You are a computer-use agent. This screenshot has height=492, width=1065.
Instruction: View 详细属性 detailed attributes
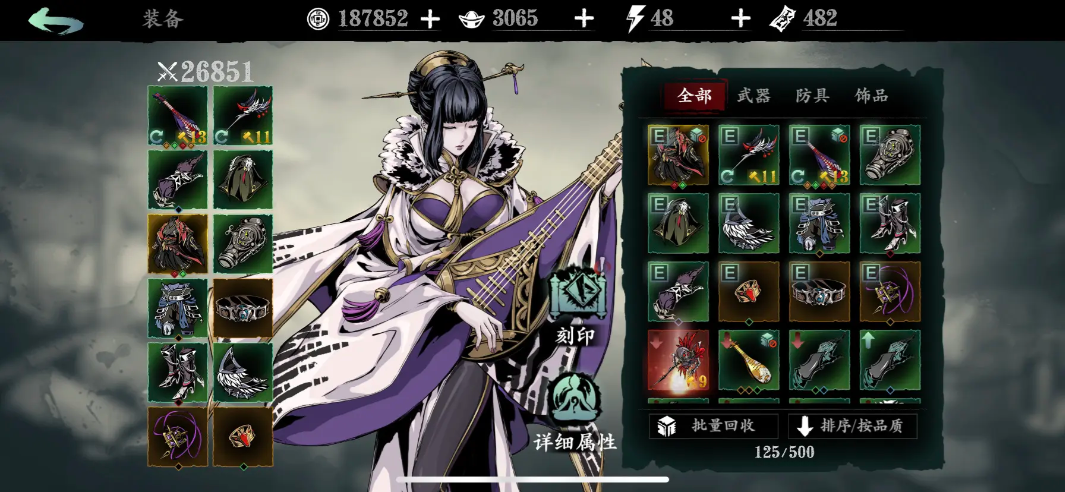click(x=575, y=412)
